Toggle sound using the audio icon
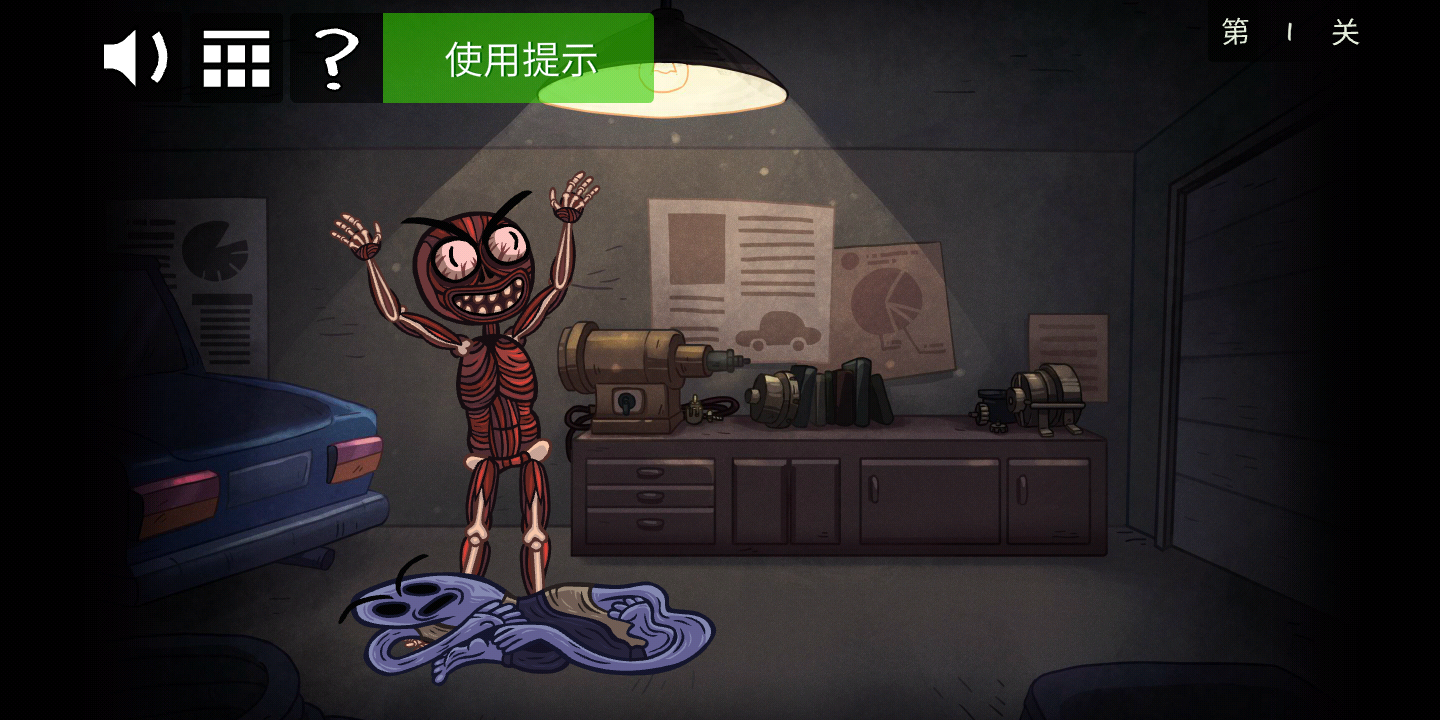 137,57
